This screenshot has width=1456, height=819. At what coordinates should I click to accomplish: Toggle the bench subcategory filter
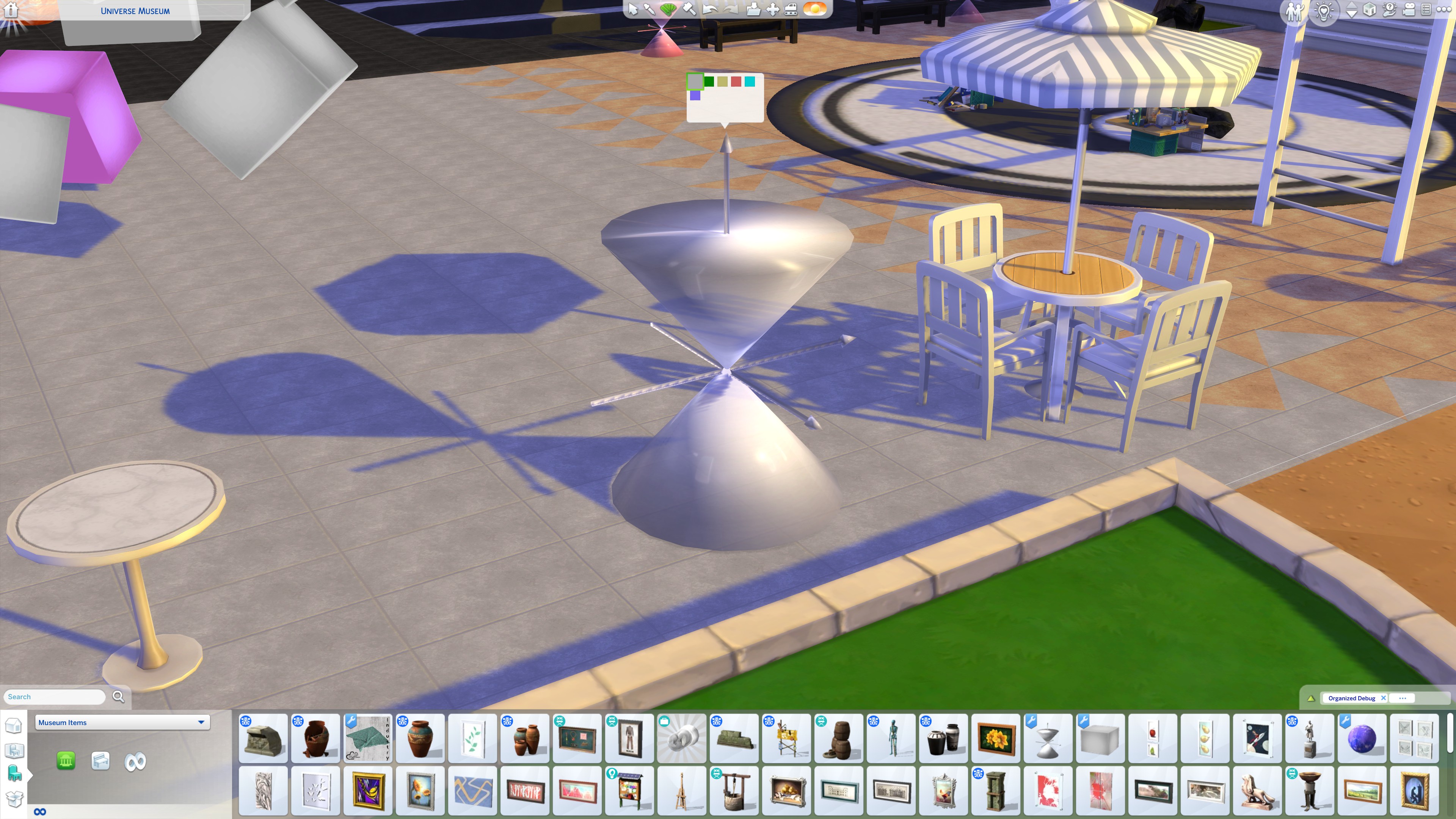[x=100, y=761]
